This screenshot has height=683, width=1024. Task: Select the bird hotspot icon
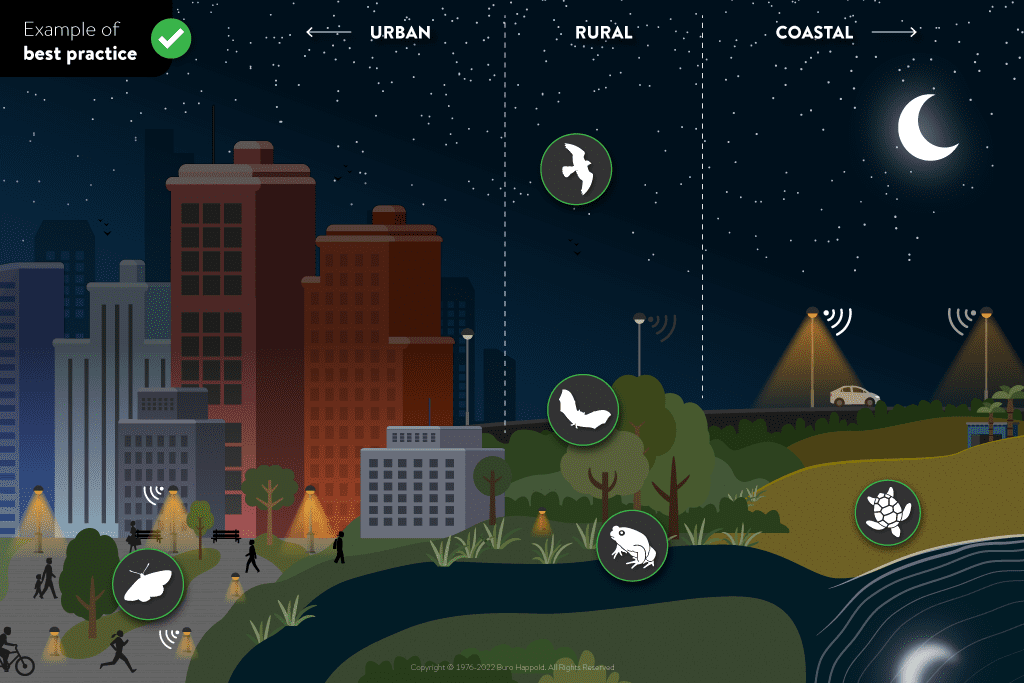click(576, 170)
